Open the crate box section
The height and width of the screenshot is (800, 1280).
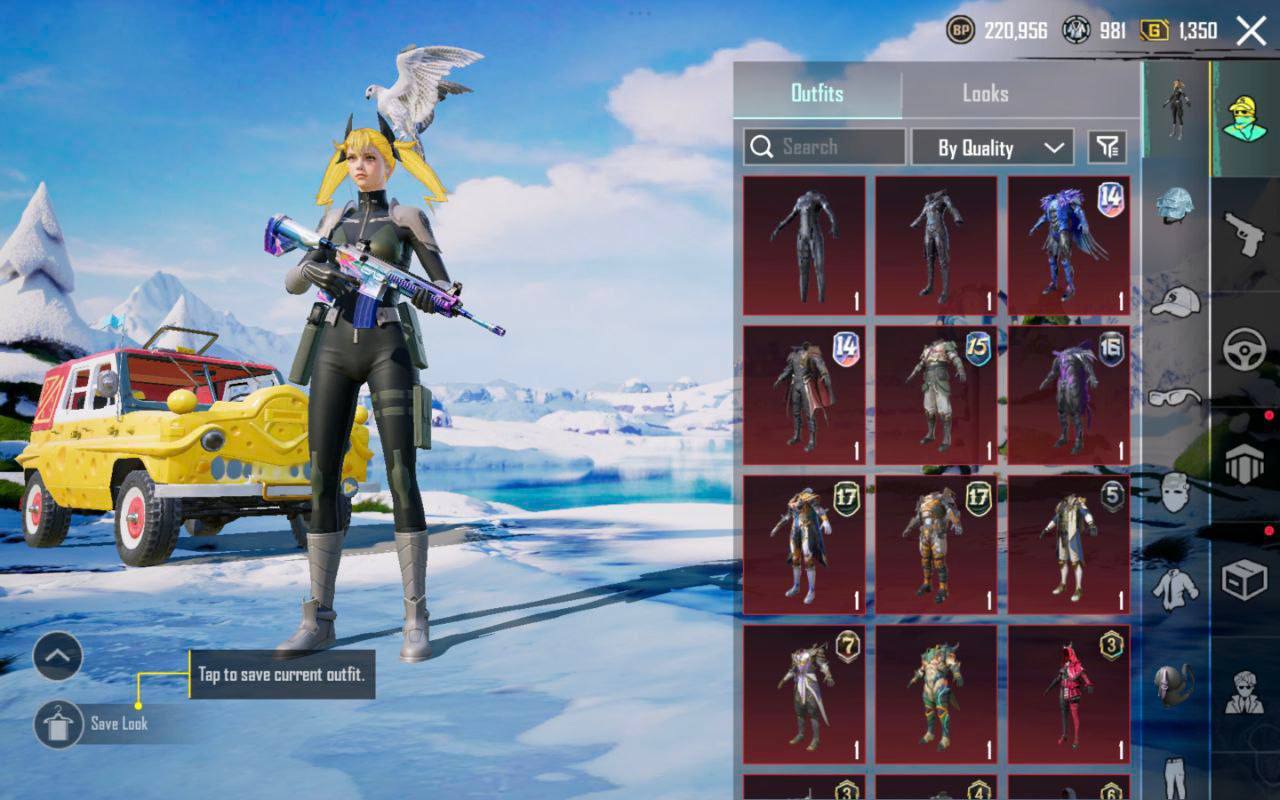point(1245,580)
